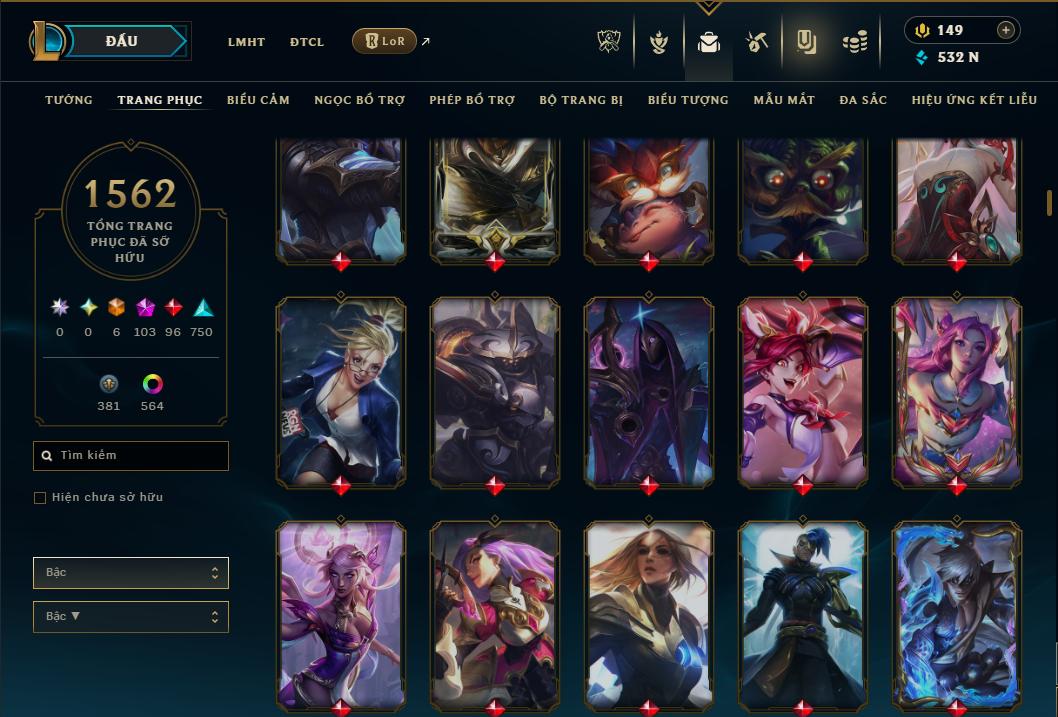This screenshot has width=1058, height=717.
Task: Click the ĐẤU play button
Action: point(122,41)
